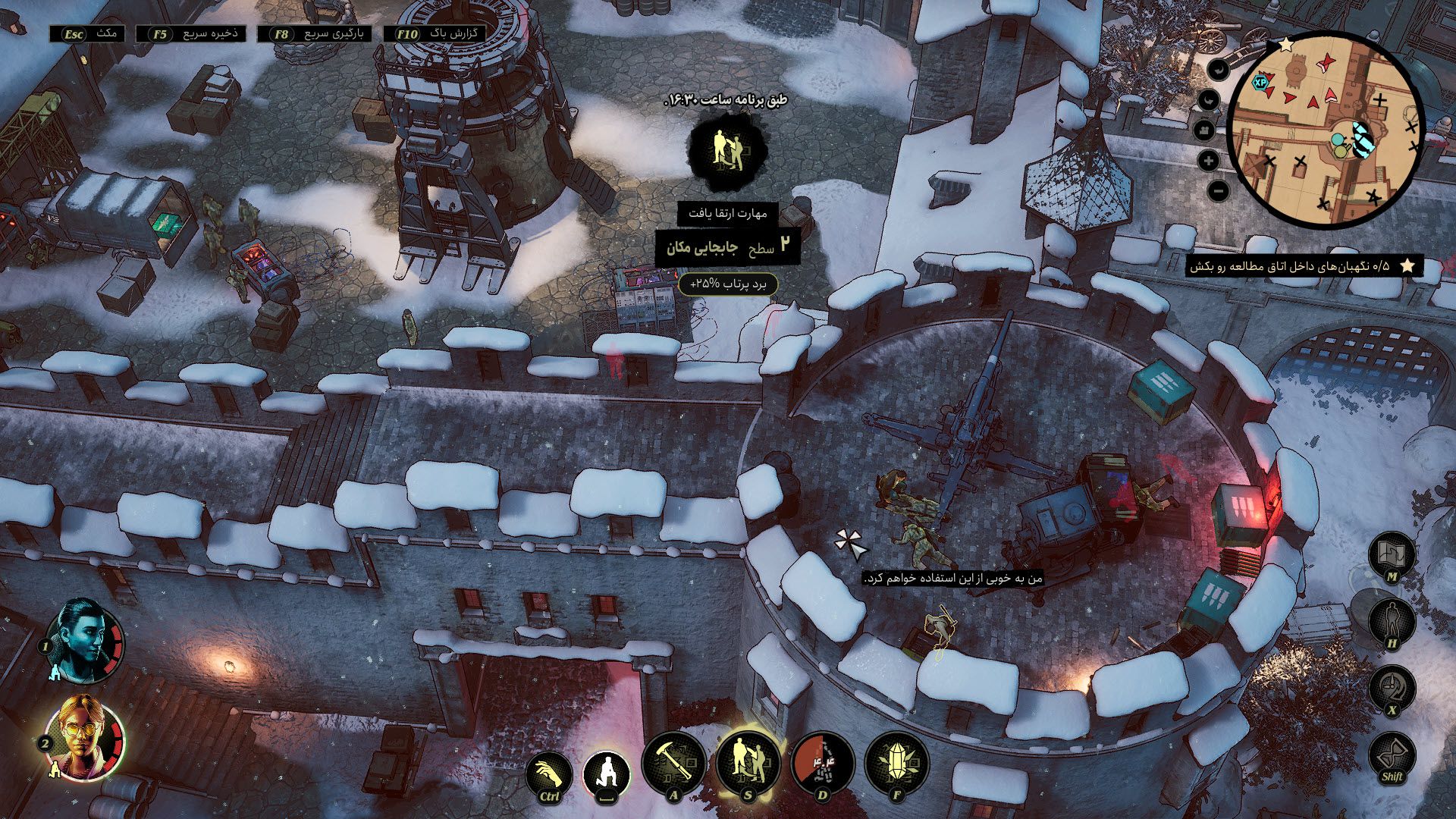This screenshot has height=819, width=1456.
Task: Activate the highlighted swap-places ability
Action: [748, 763]
